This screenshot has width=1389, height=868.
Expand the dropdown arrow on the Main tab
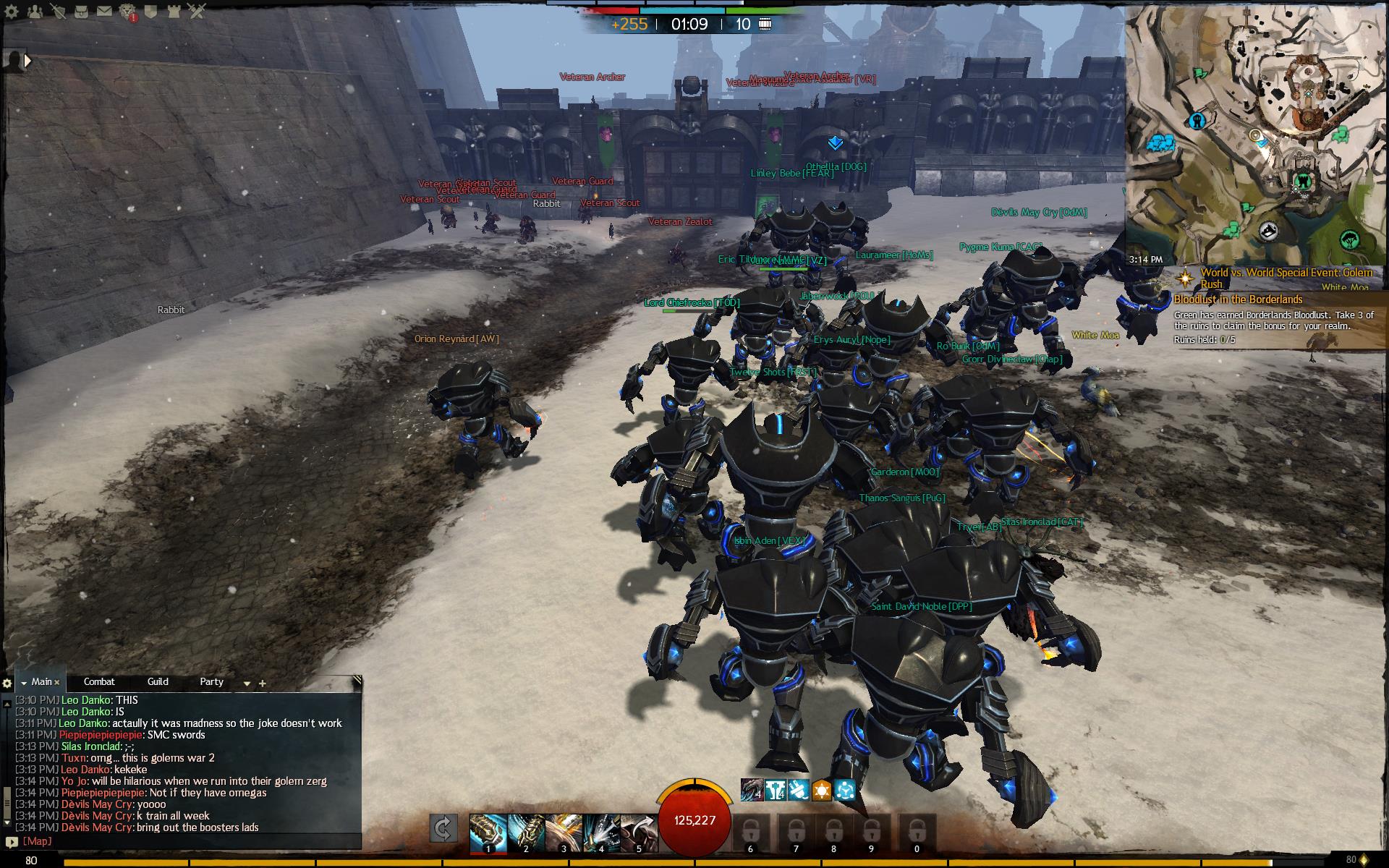point(24,683)
